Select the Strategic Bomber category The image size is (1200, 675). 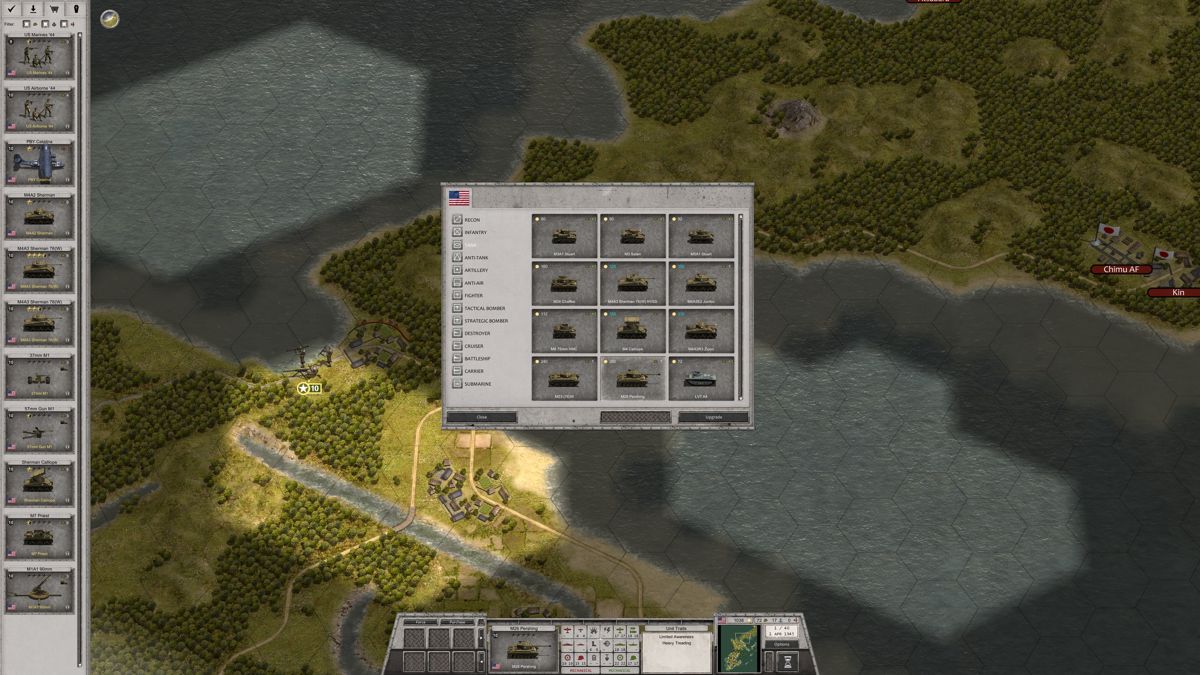485,321
